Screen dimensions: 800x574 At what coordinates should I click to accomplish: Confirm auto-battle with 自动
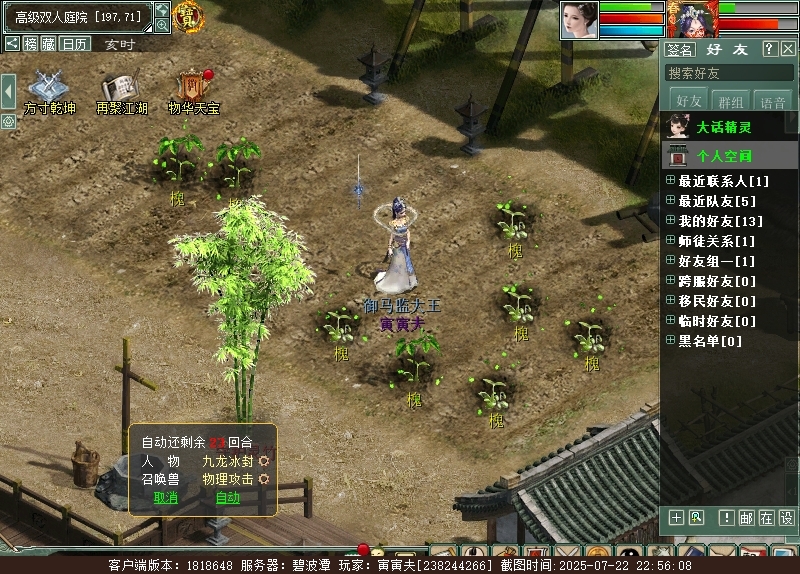pos(227,497)
